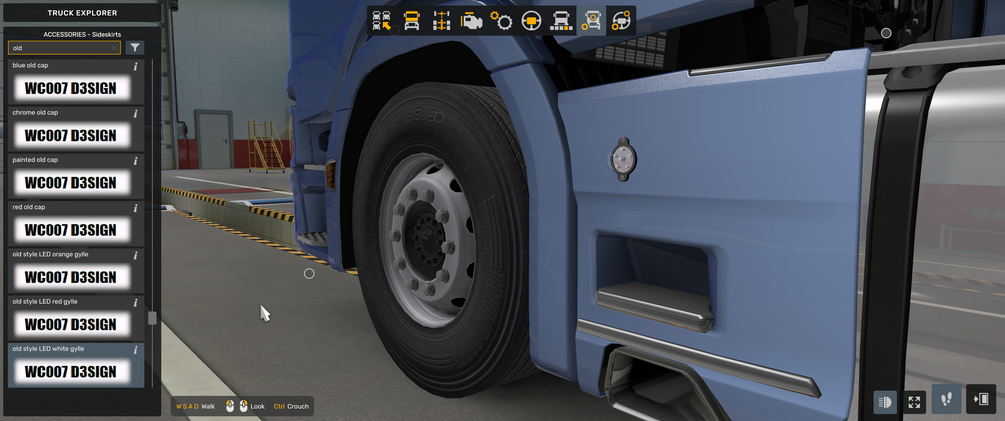Pick the painted old cap accessory
The height and width of the screenshot is (421, 1005).
coord(70,182)
